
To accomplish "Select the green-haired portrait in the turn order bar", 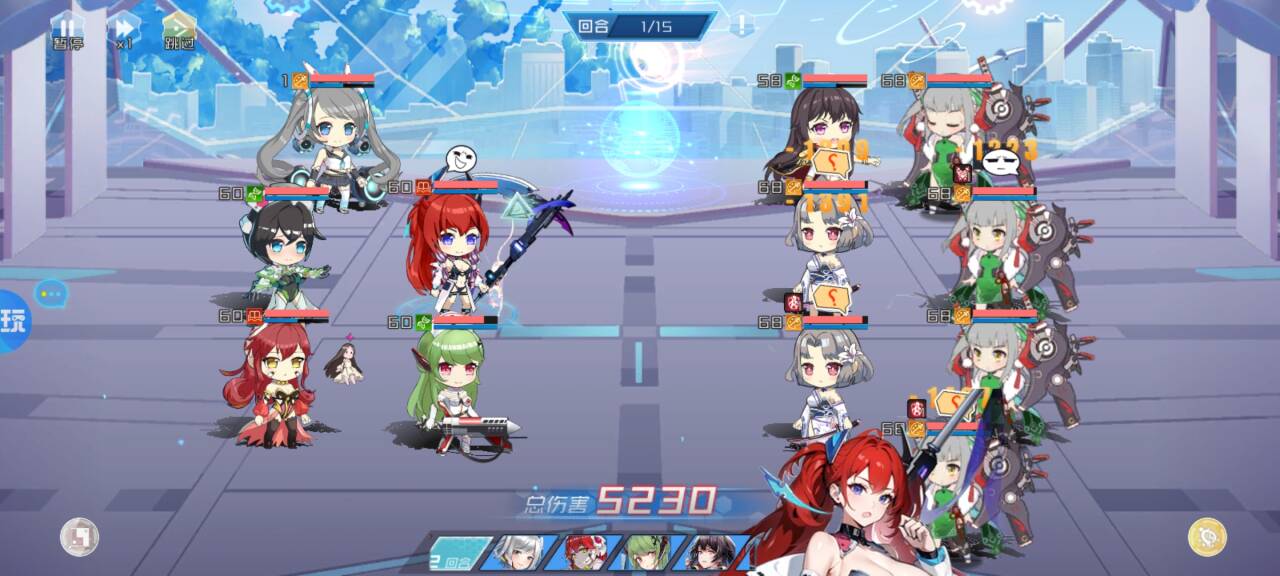I will pyautogui.click(x=648, y=554).
